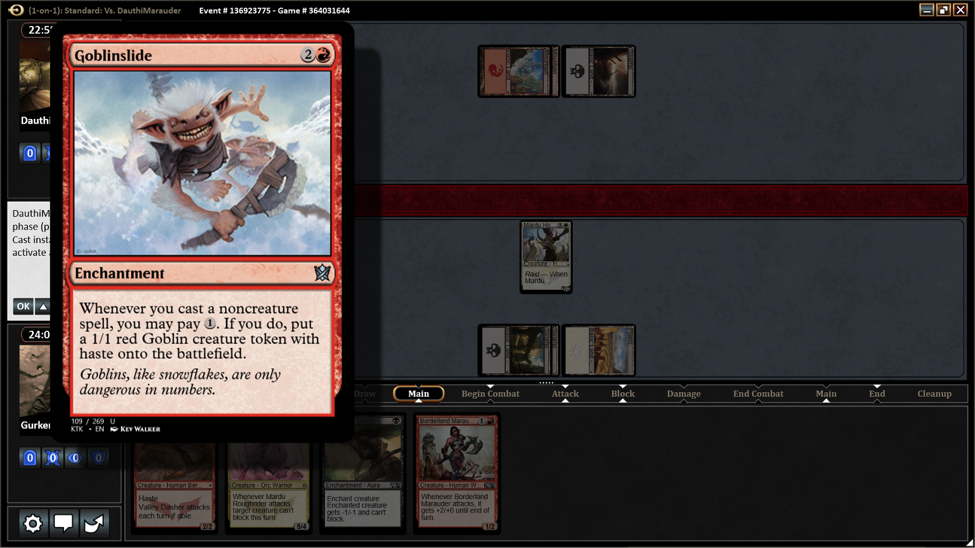This screenshot has width=975, height=548.
Task: Click the back arrow in the title bar
Action: pyautogui.click(x=16, y=10)
